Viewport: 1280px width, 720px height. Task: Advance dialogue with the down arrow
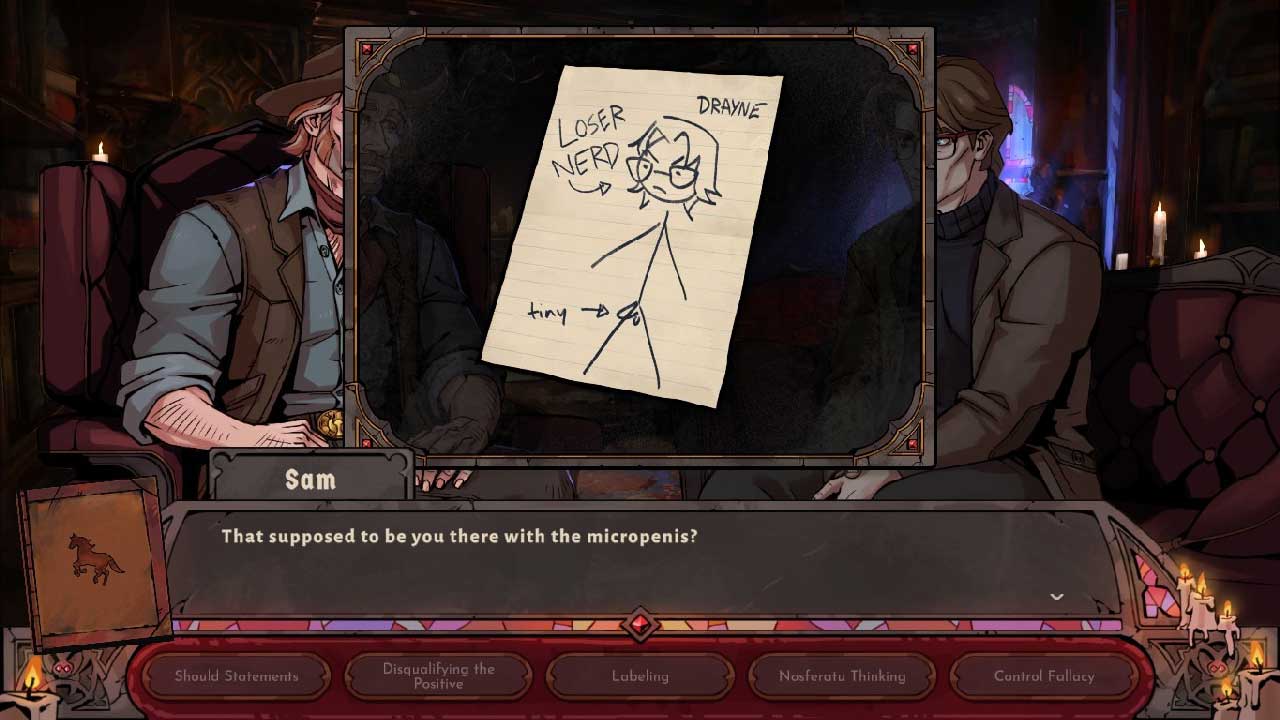[x=1056, y=597]
